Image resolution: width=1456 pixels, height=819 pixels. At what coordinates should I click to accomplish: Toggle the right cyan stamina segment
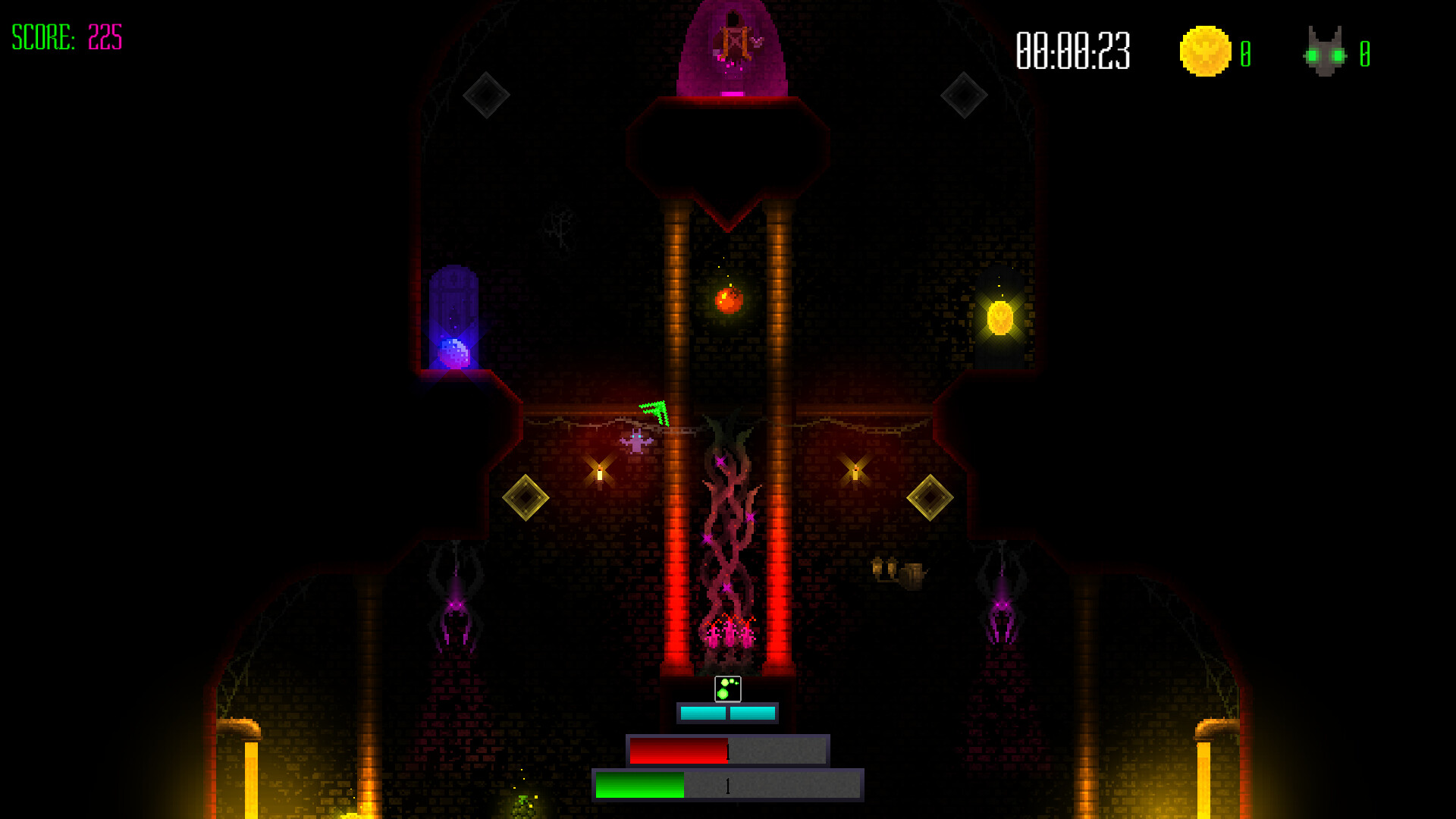(x=752, y=713)
